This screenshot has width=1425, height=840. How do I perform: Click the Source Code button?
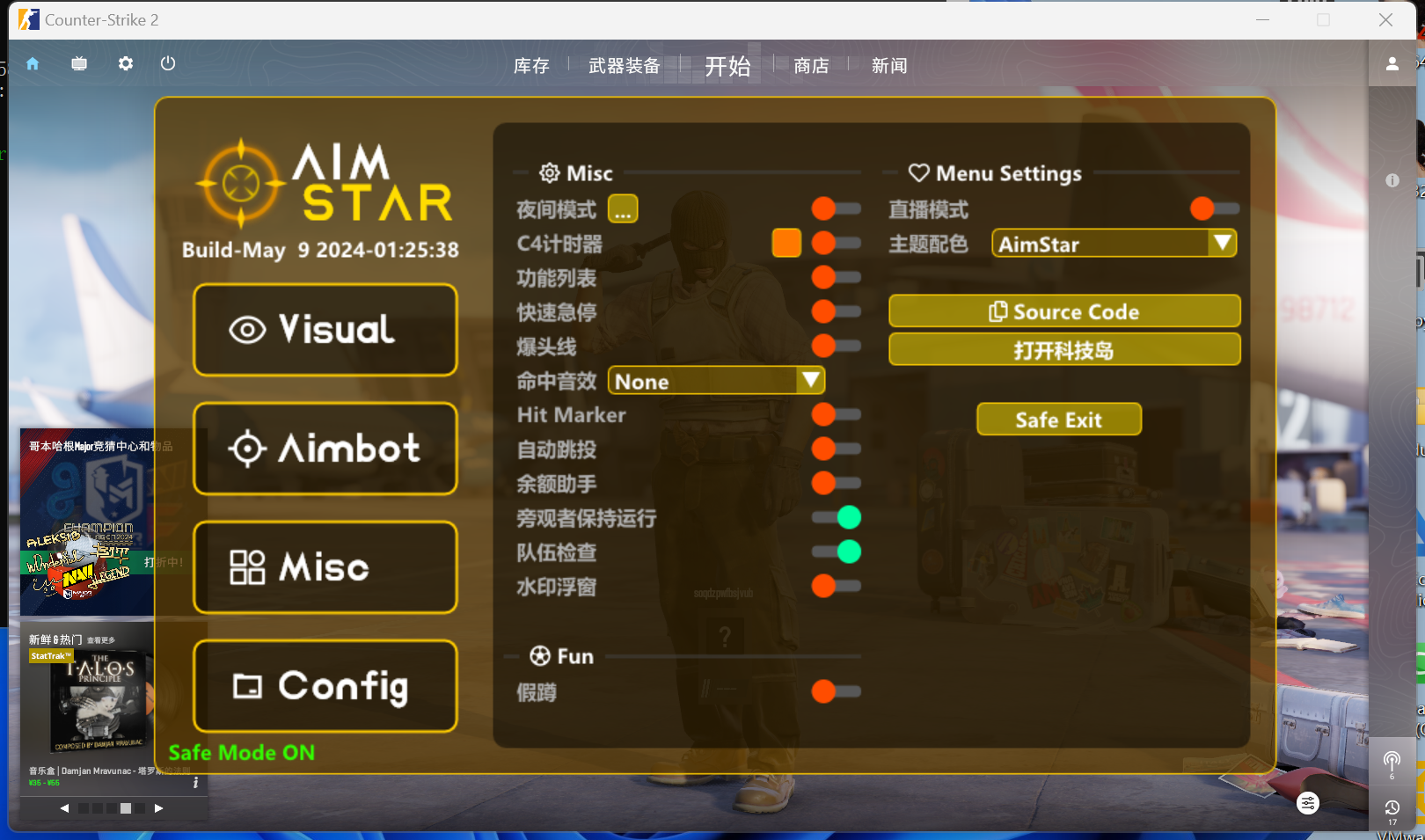point(1064,310)
